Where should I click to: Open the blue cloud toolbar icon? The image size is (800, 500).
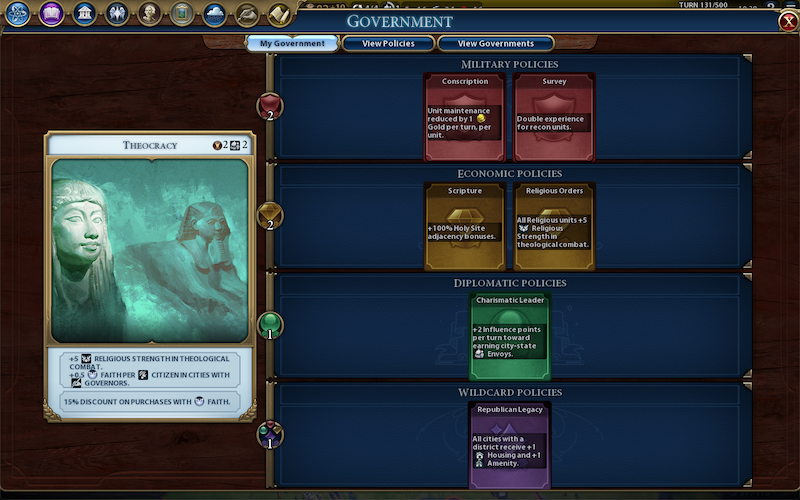[215, 14]
